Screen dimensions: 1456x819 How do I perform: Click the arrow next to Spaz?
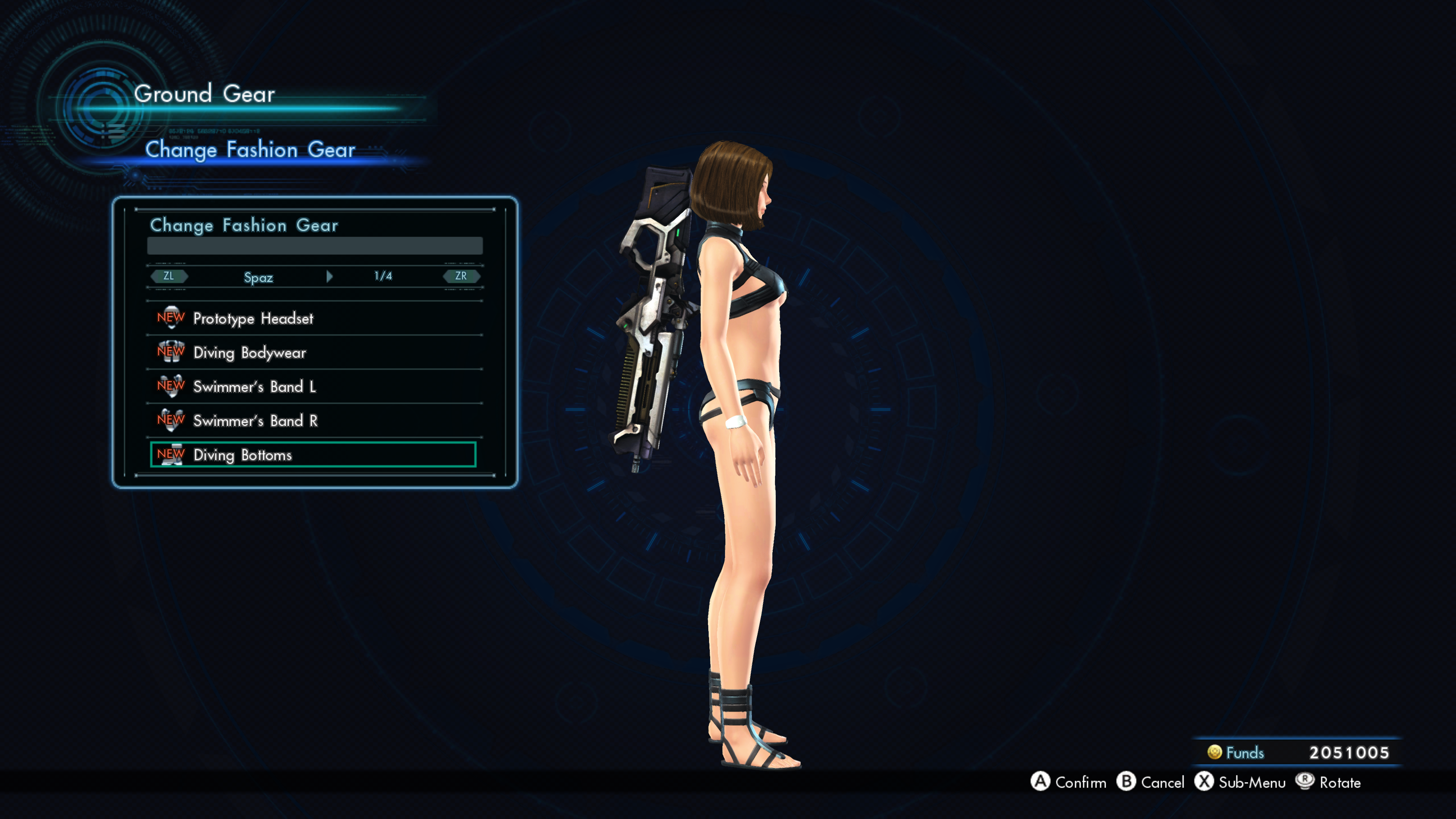pos(329,276)
